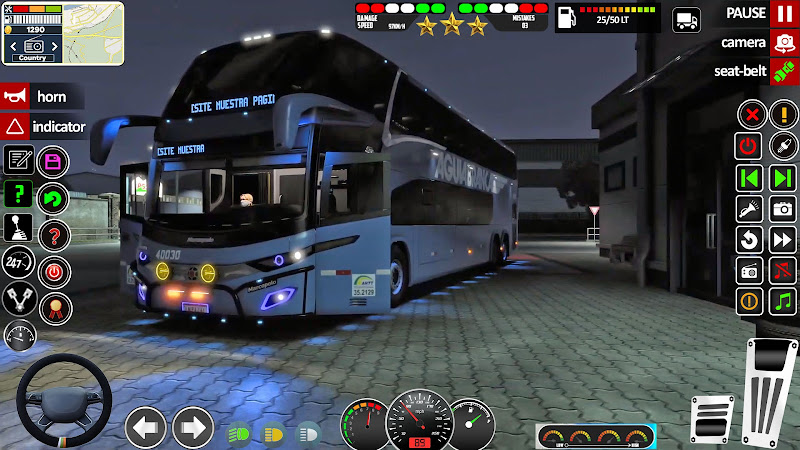
Task: Skip to the next music track
Action: tap(782, 178)
